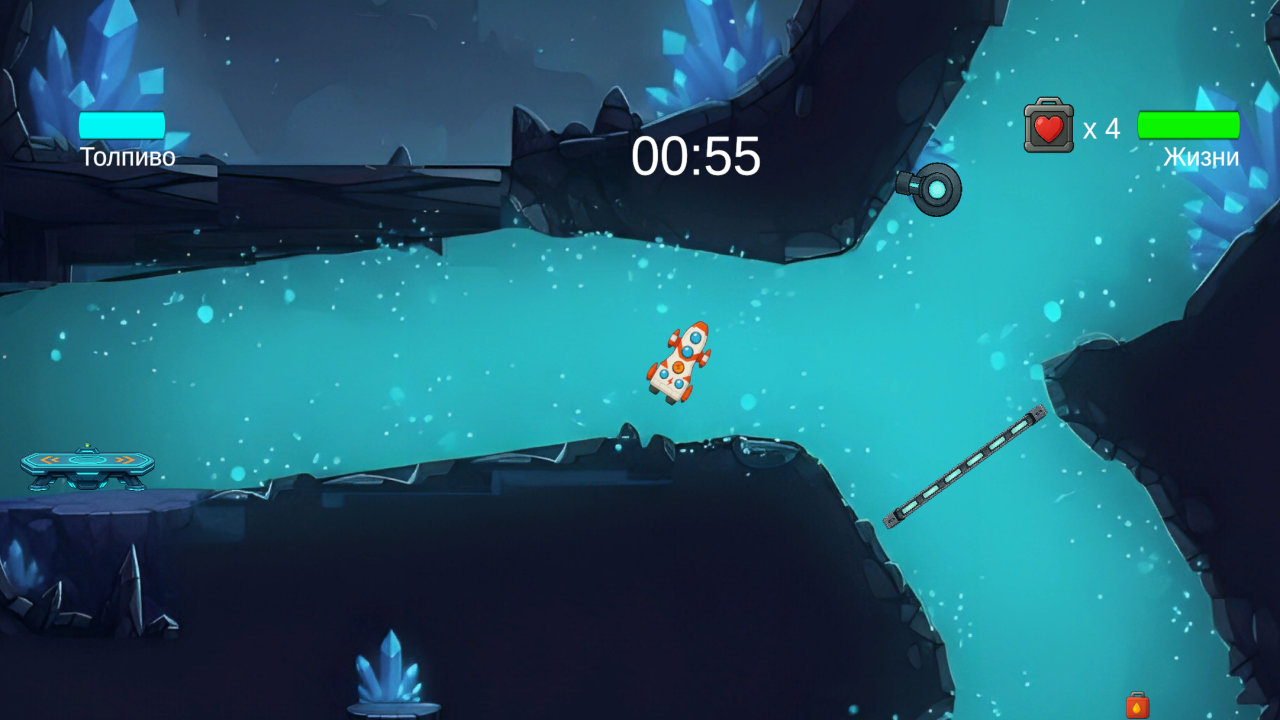
Task: Click the x 4 lives counter text
Action: pyautogui.click(x=1101, y=129)
